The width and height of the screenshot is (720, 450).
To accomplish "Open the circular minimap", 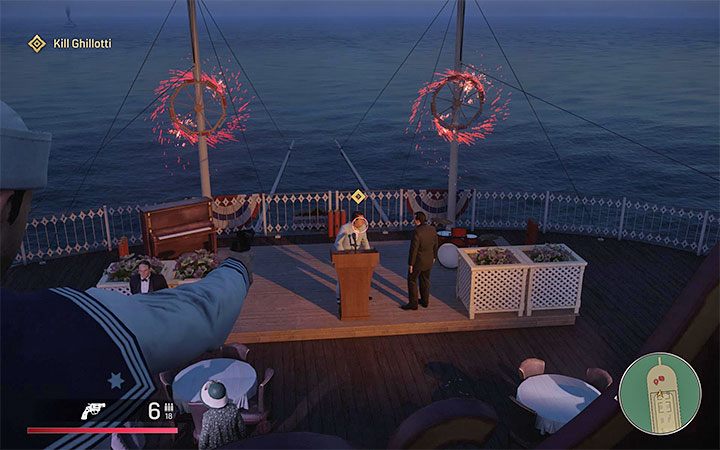I will tap(659, 393).
